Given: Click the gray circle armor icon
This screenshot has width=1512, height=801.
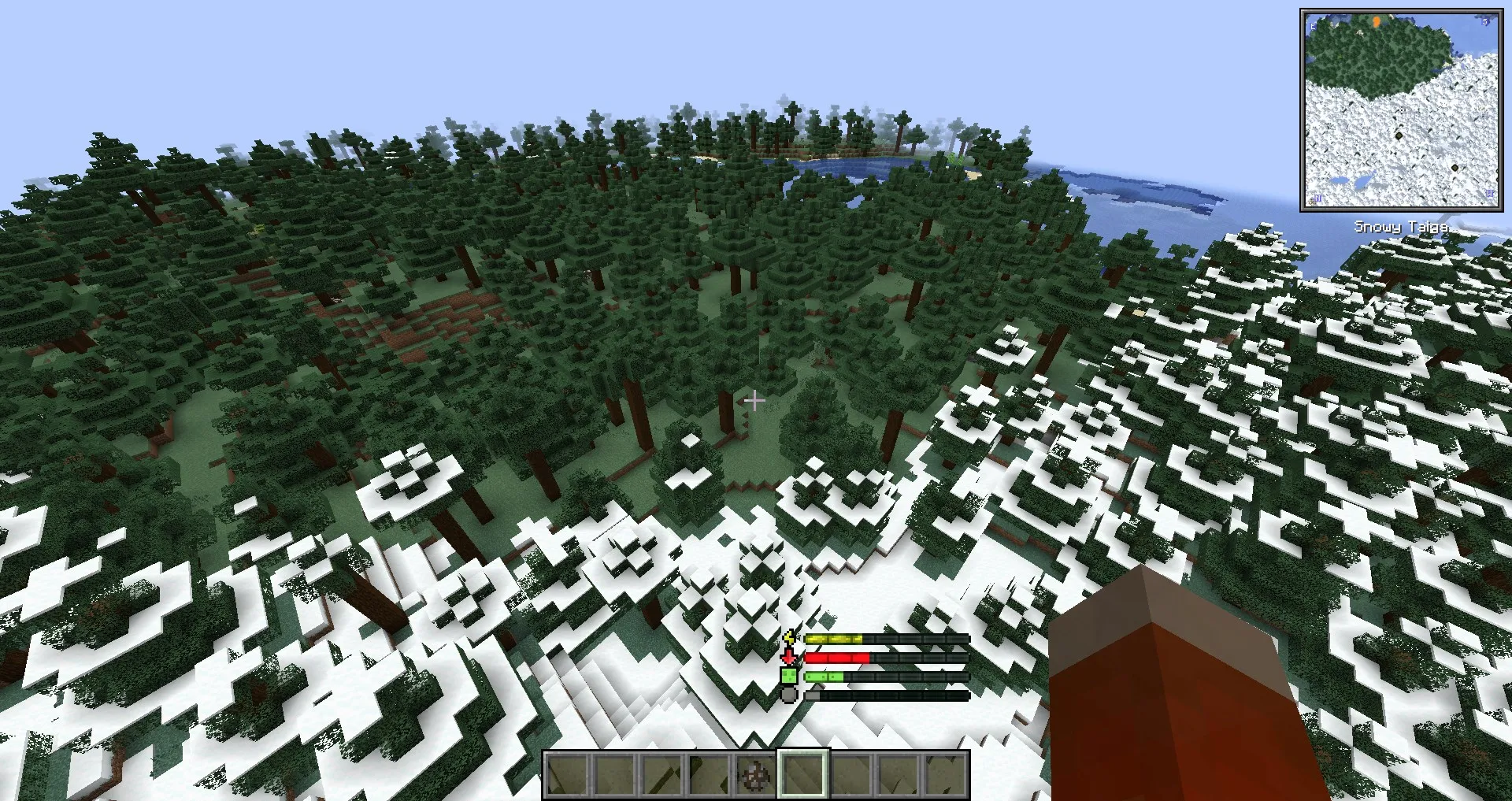Looking at the screenshot, I should [x=788, y=695].
